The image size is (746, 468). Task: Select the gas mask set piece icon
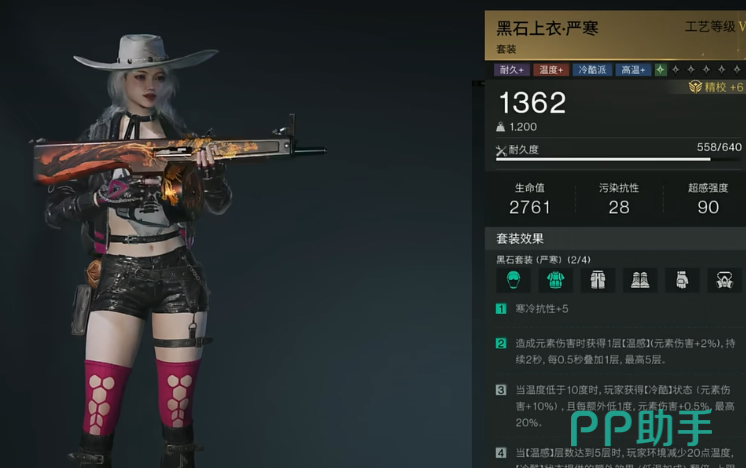tap(724, 280)
